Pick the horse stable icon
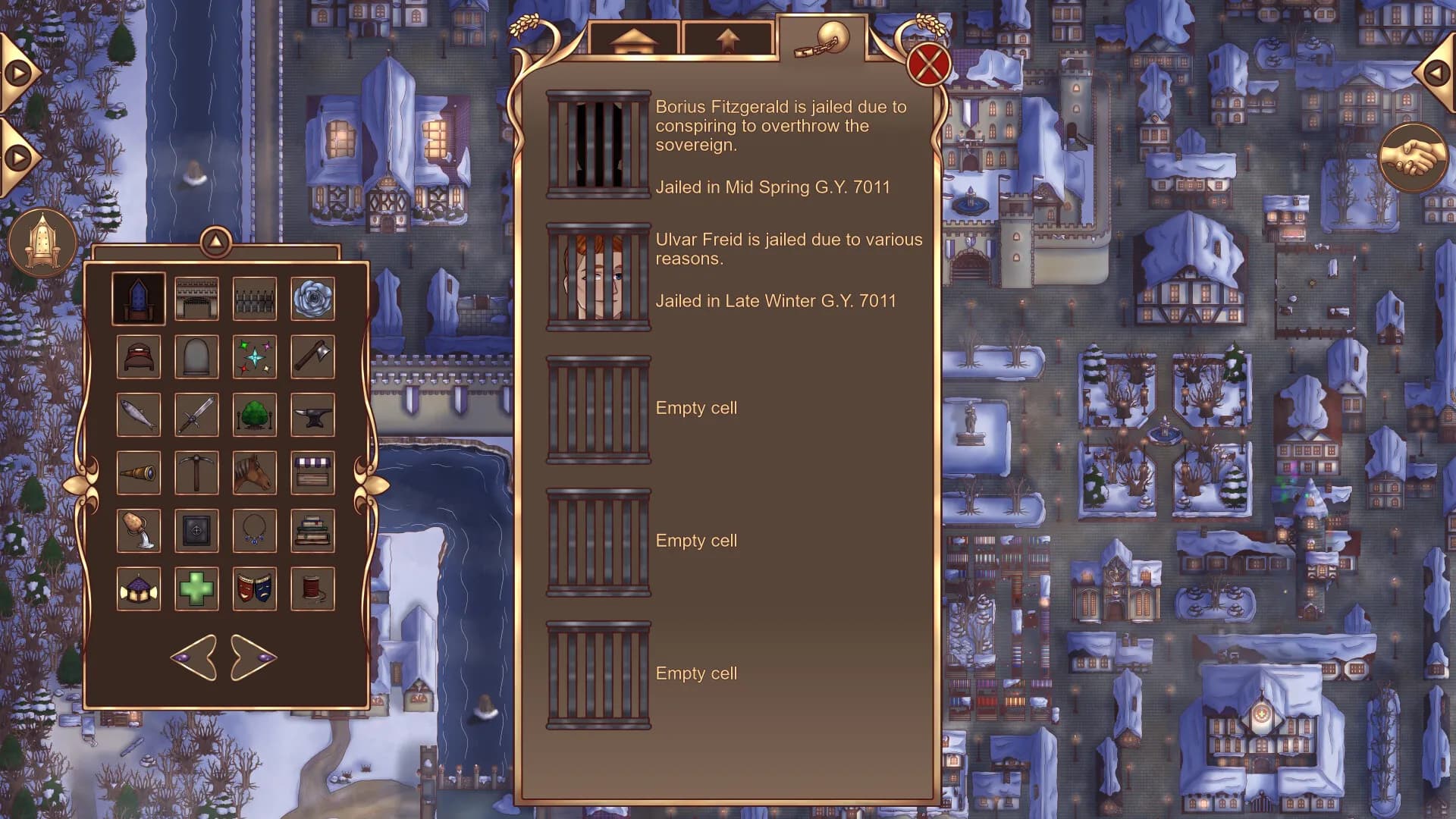The width and height of the screenshot is (1456, 819). coord(255,472)
